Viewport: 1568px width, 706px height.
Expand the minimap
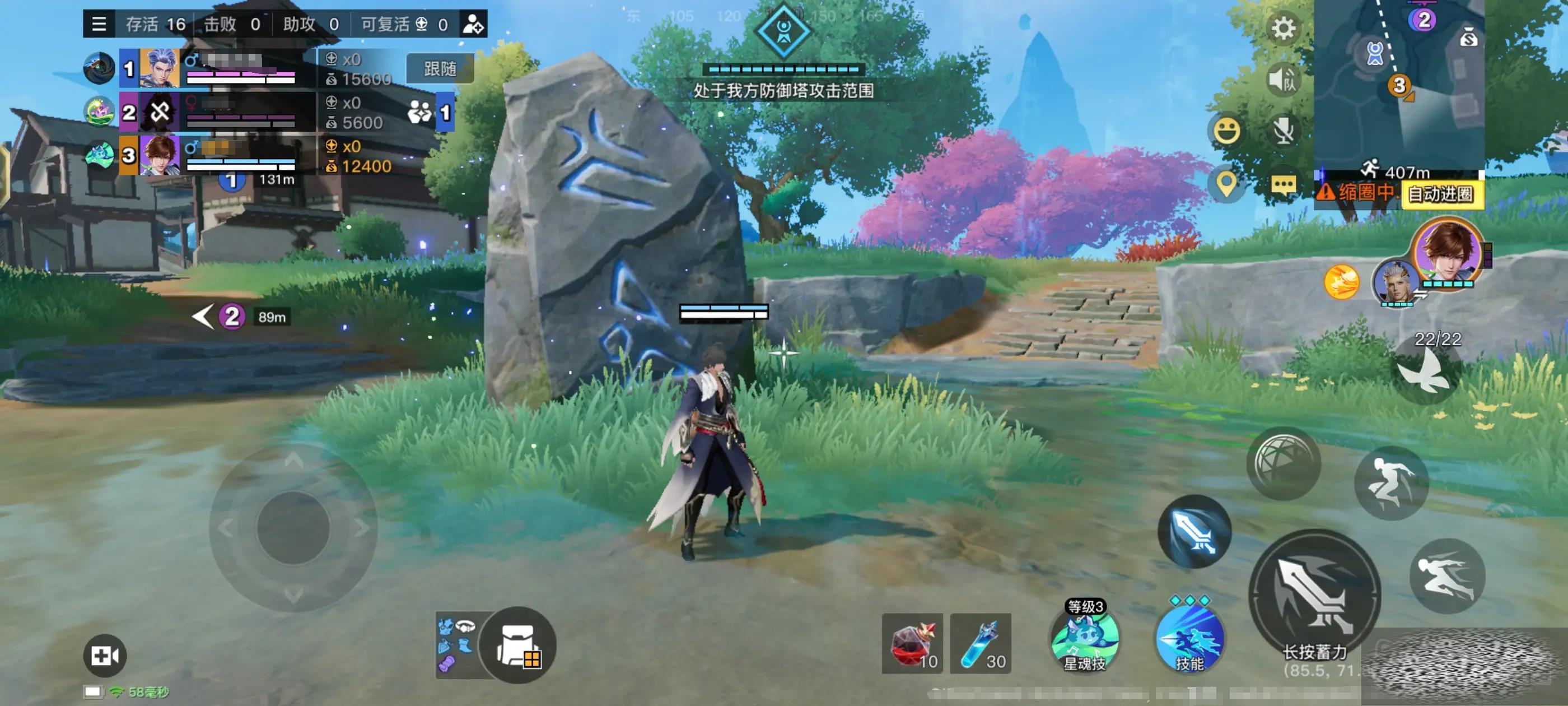1399,85
